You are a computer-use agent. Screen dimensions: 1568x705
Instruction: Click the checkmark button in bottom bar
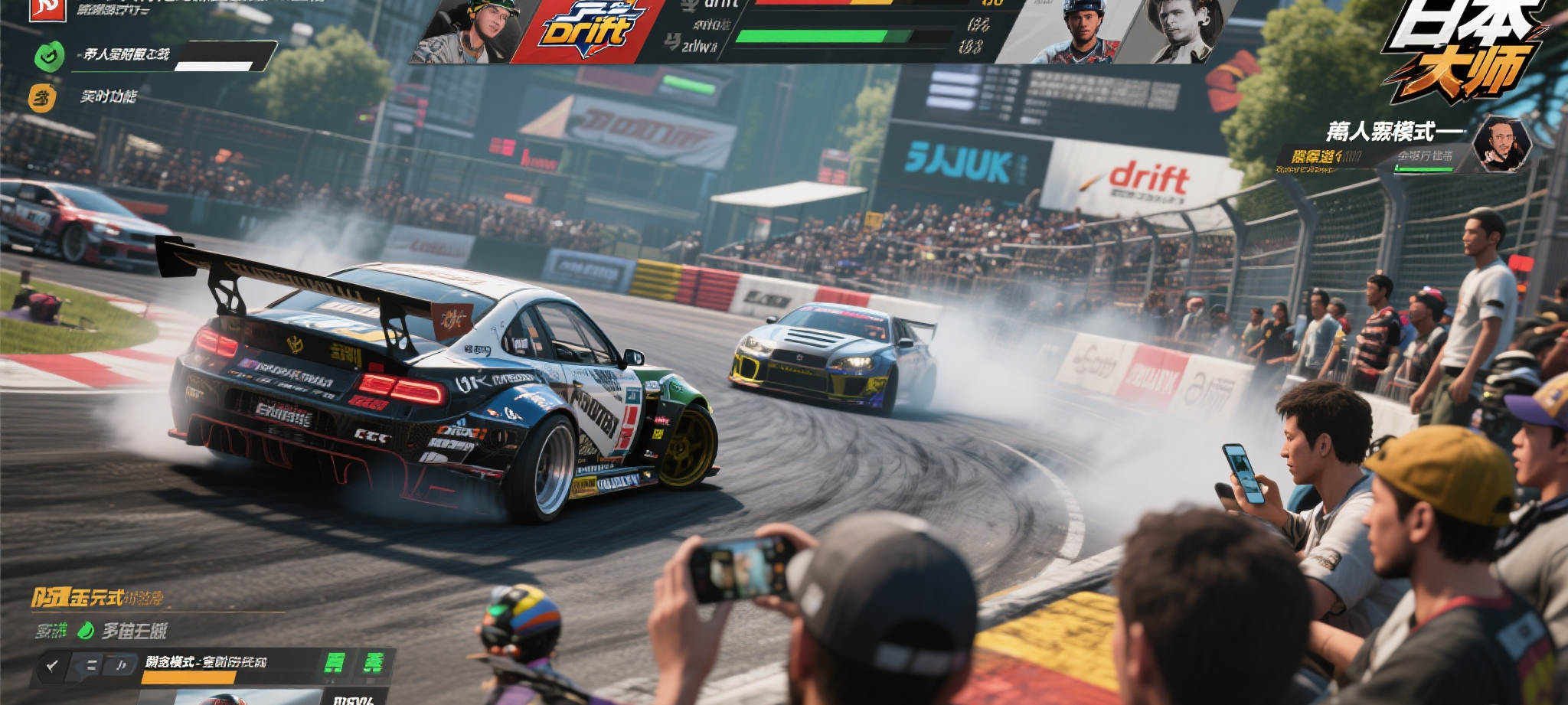pos(52,666)
